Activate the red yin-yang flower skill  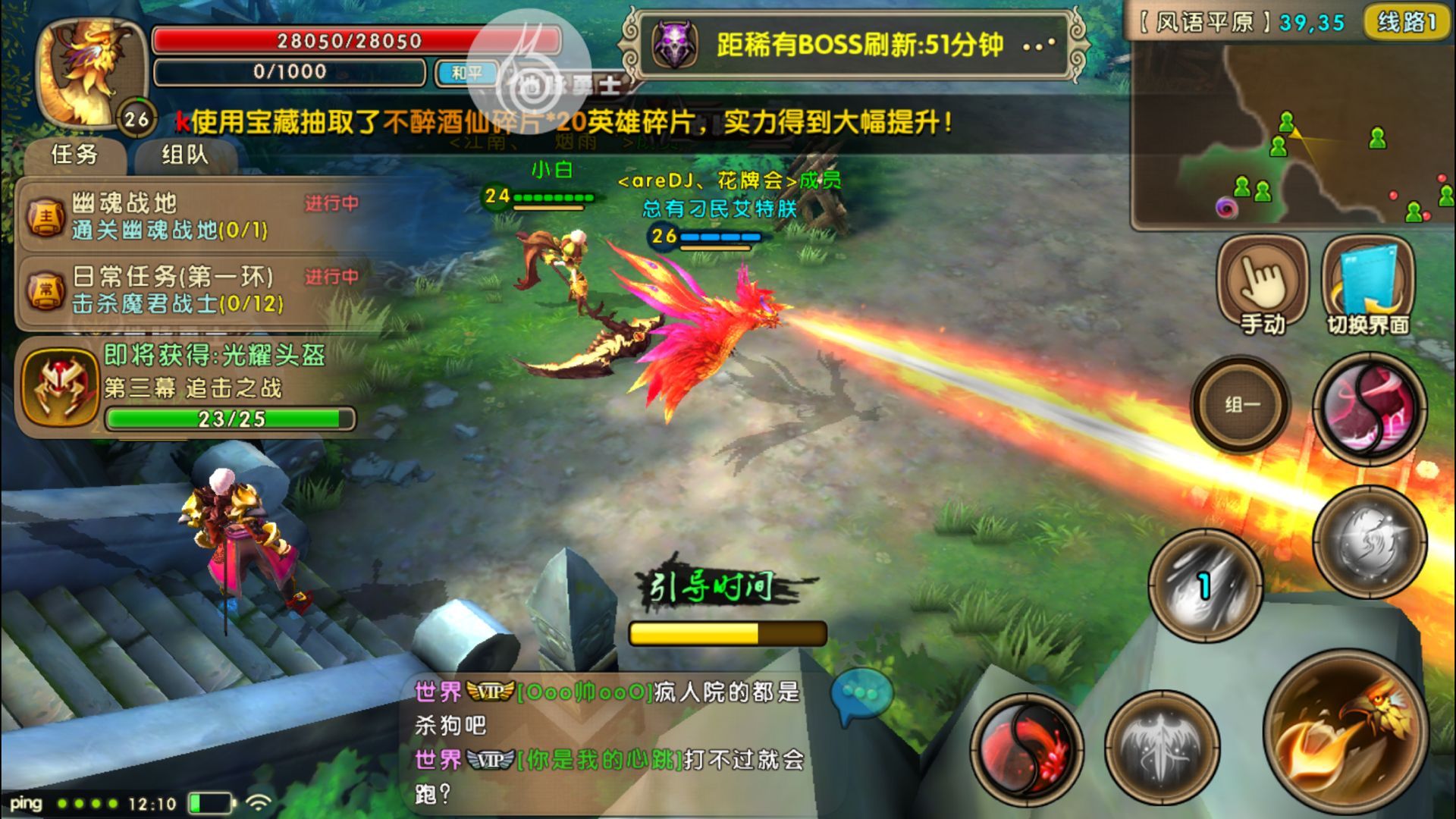click(x=1027, y=749)
